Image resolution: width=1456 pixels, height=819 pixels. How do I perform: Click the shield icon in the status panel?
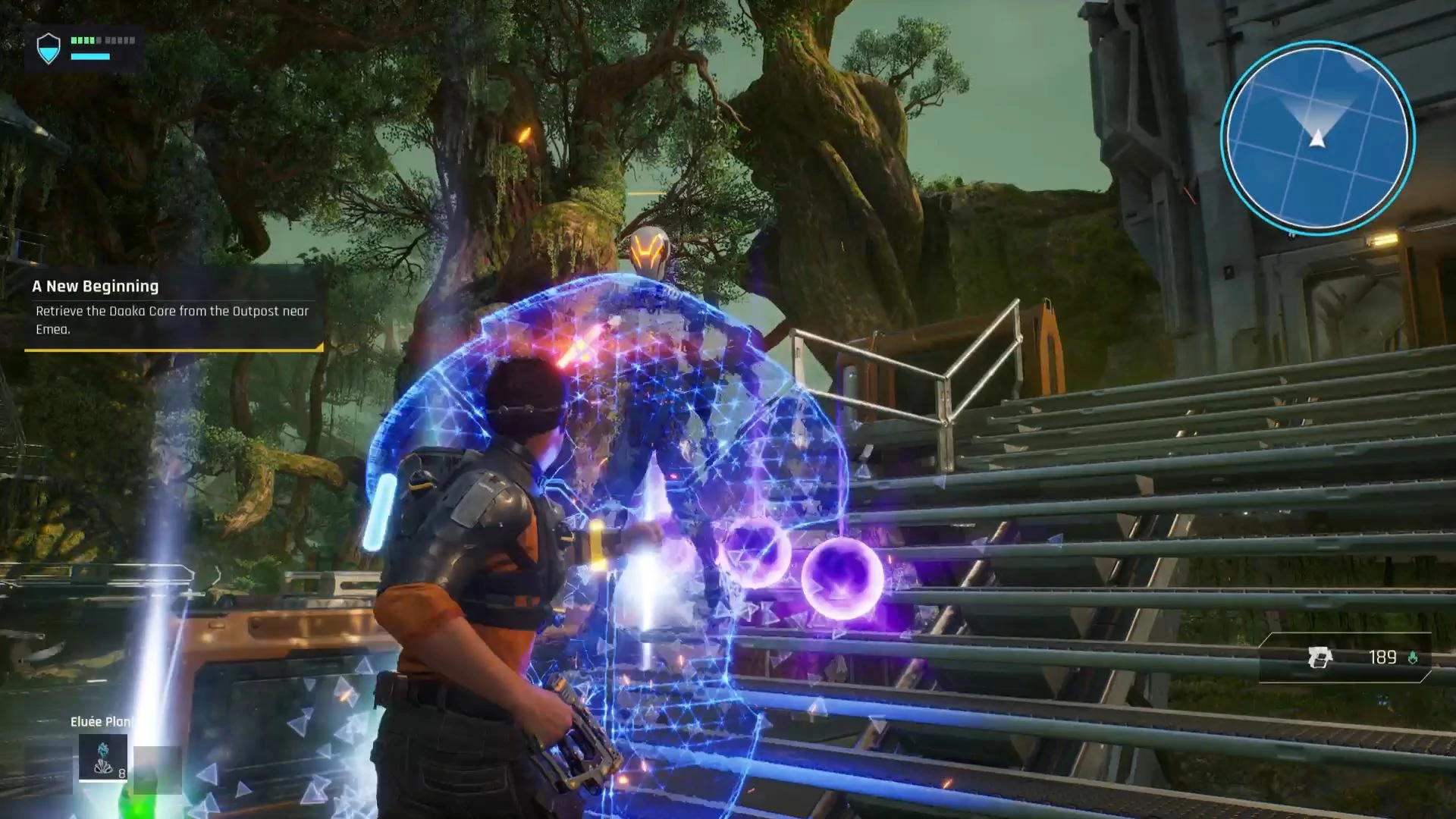click(x=49, y=49)
